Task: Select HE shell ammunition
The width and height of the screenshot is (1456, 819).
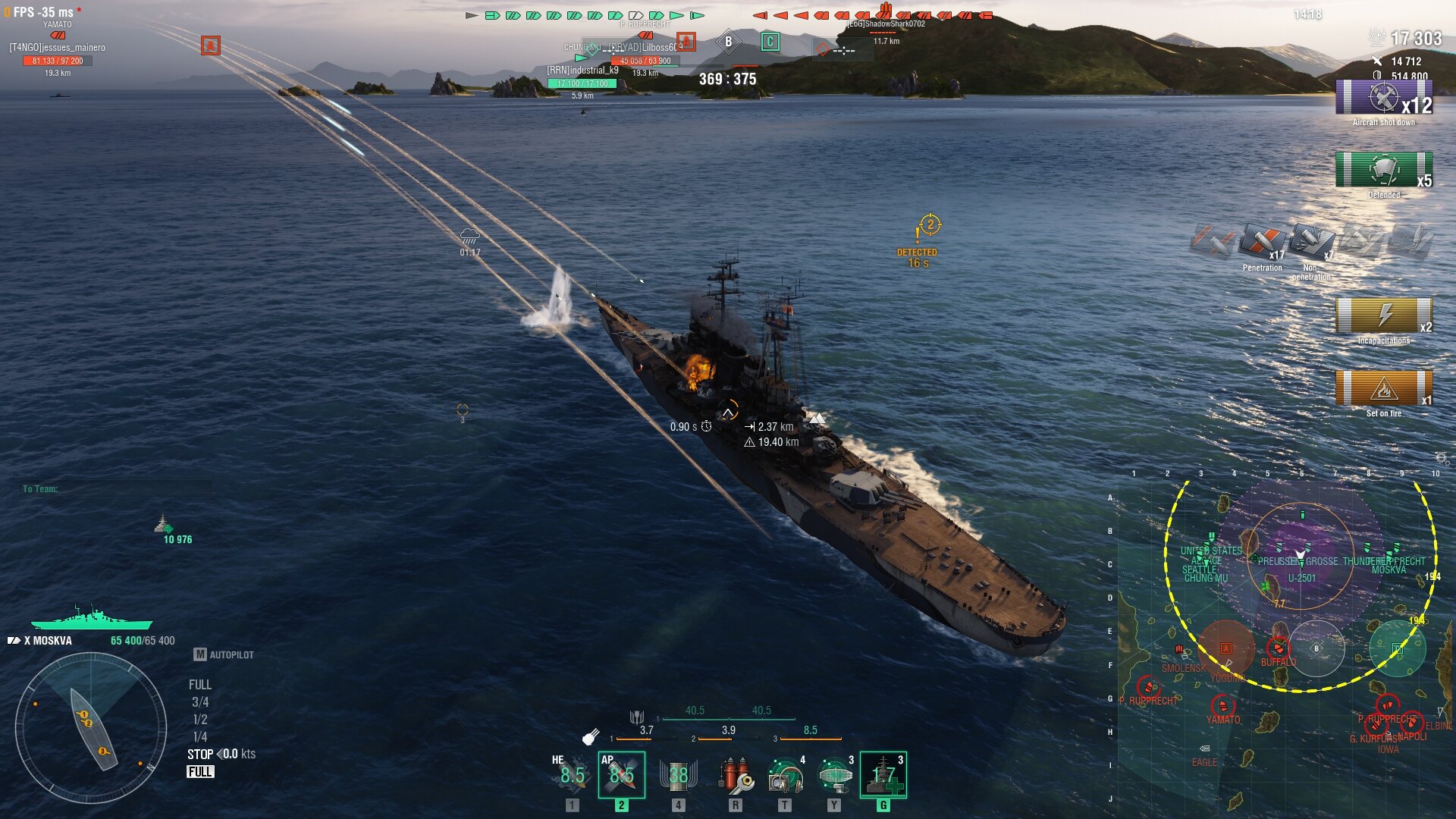Action: coord(572,774)
